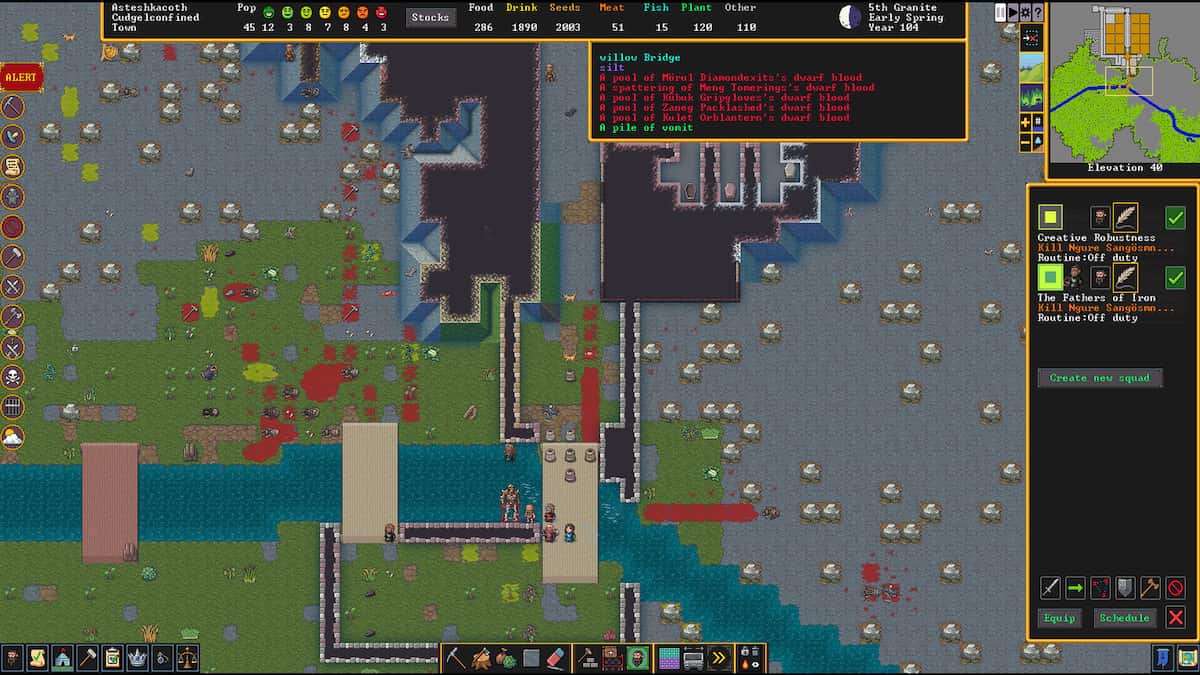Choose the sword attack order icon
This screenshot has height=675, width=1200.
point(1050,588)
